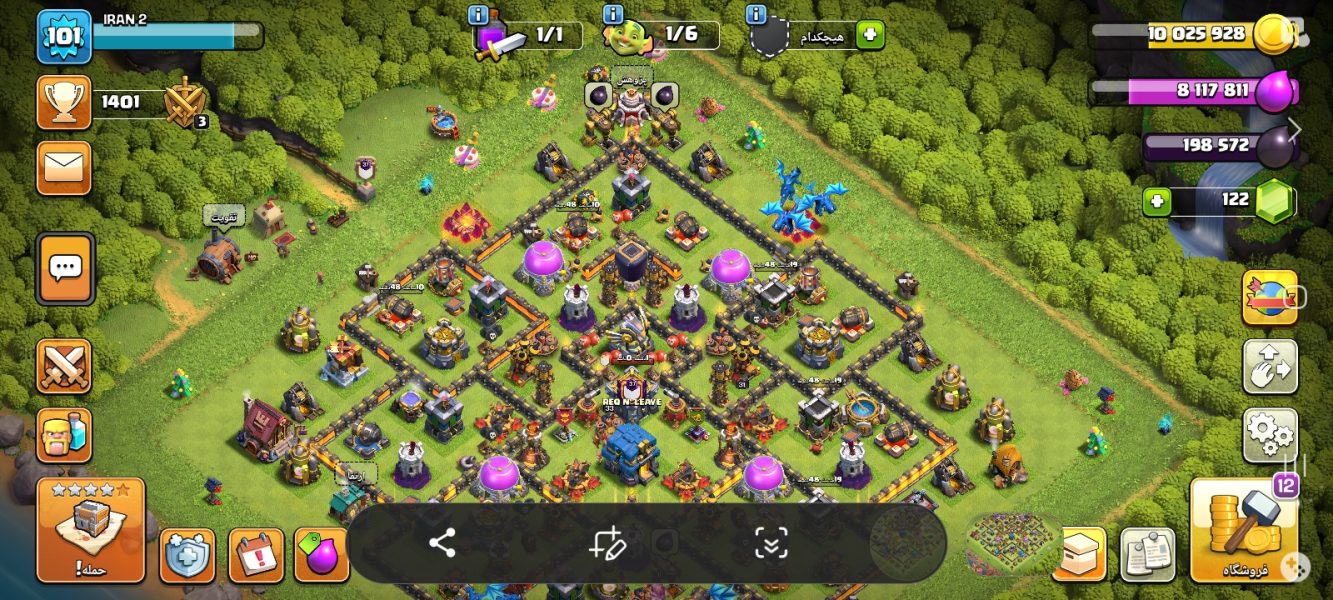Screen dimensions: 1333x600
Task: Open the crossed swords battle button
Action: 64,366
